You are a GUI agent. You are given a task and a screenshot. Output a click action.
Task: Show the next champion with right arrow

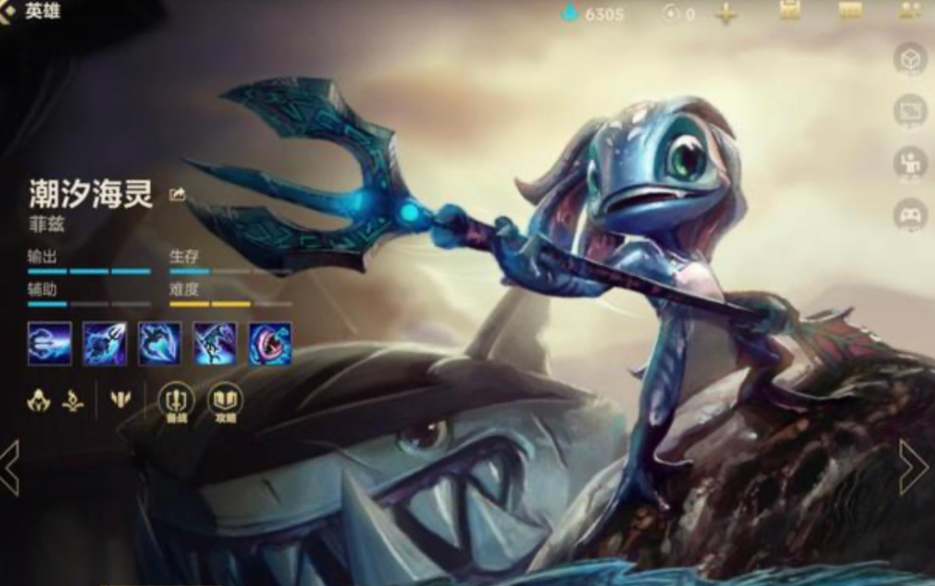click(913, 467)
